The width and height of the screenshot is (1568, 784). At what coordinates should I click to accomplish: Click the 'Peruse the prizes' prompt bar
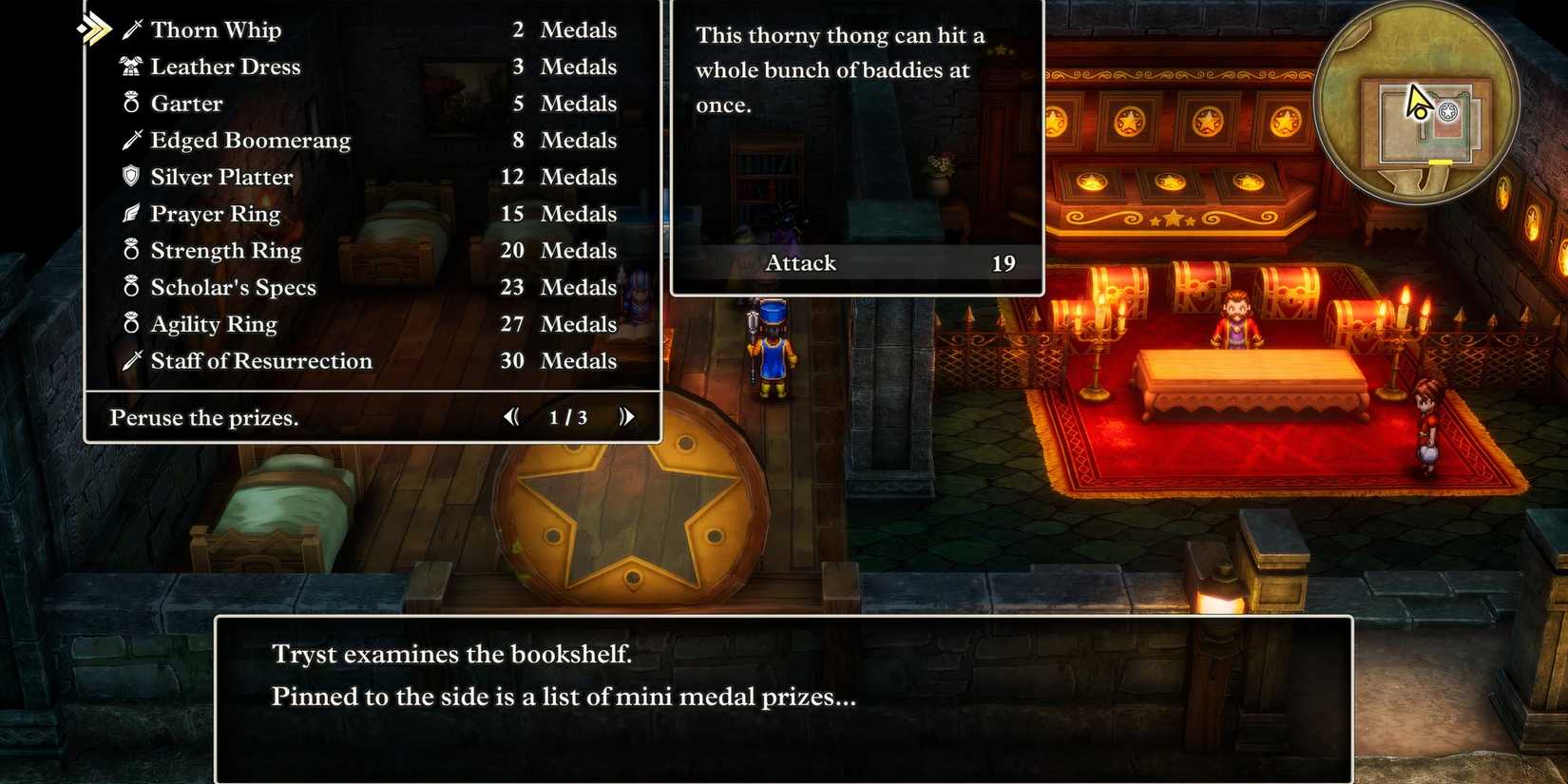(204, 417)
